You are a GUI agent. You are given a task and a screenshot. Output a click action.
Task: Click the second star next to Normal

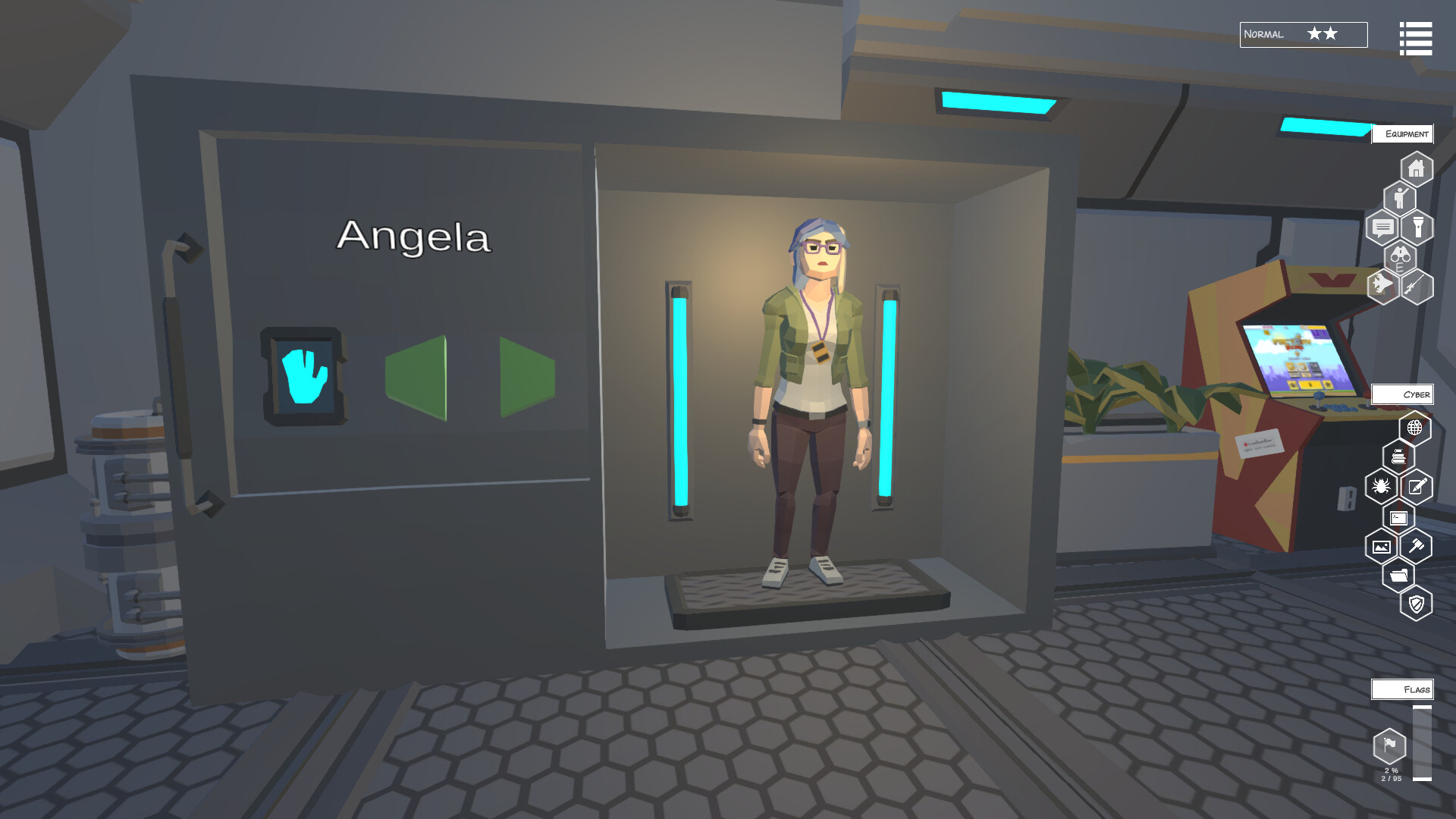(x=1329, y=34)
